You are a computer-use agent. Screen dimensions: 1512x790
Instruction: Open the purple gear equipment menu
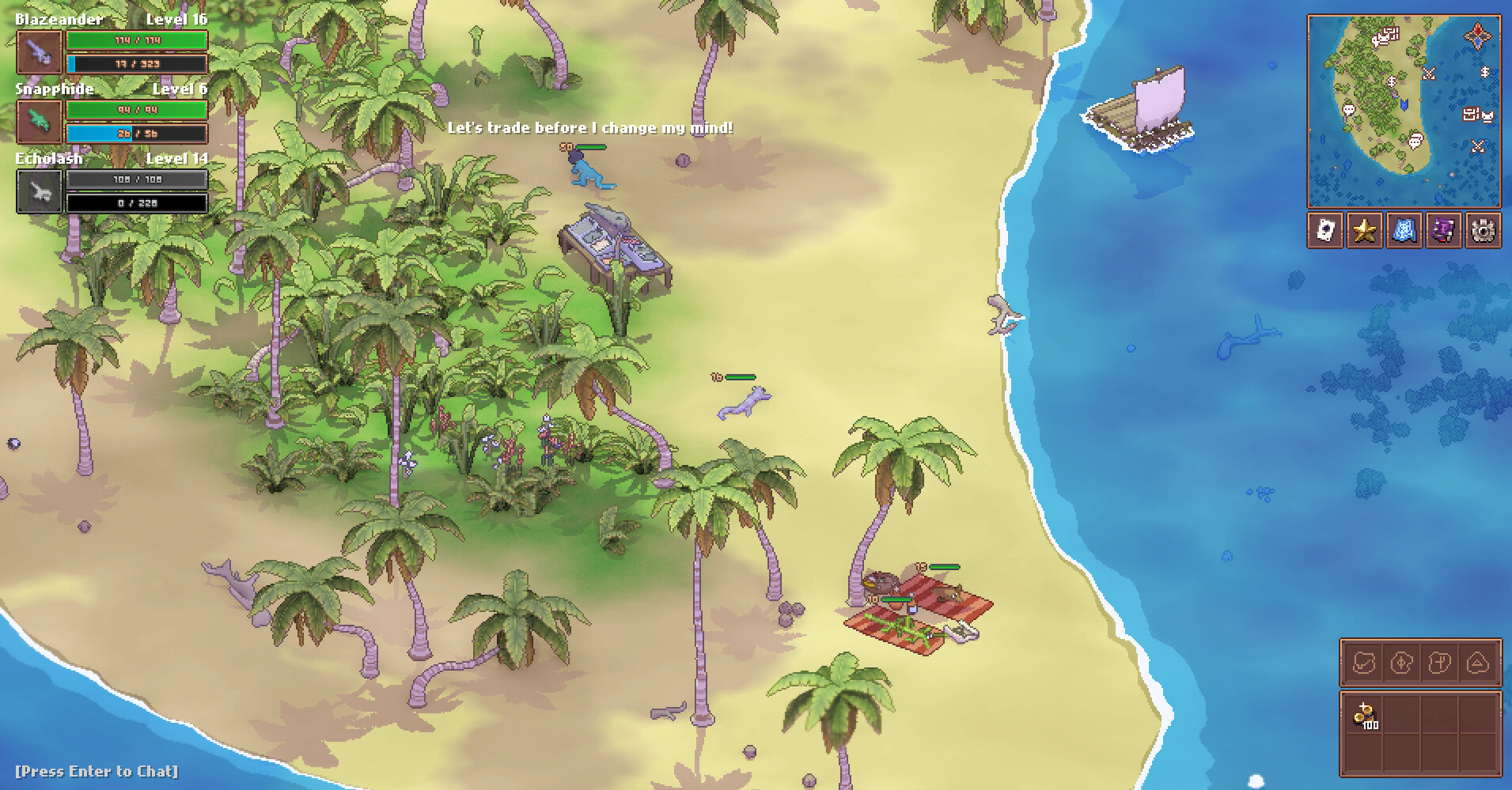click(1443, 230)
